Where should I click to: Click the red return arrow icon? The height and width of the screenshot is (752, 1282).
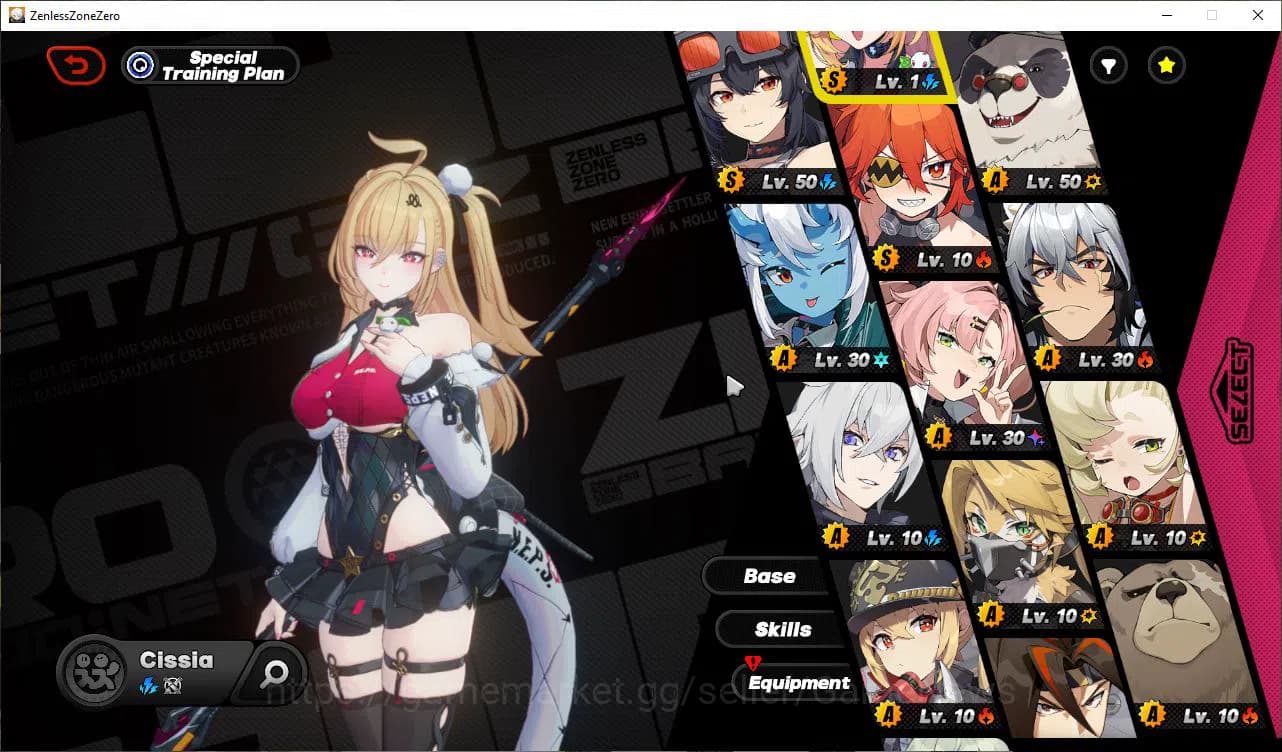coord(76,65)
